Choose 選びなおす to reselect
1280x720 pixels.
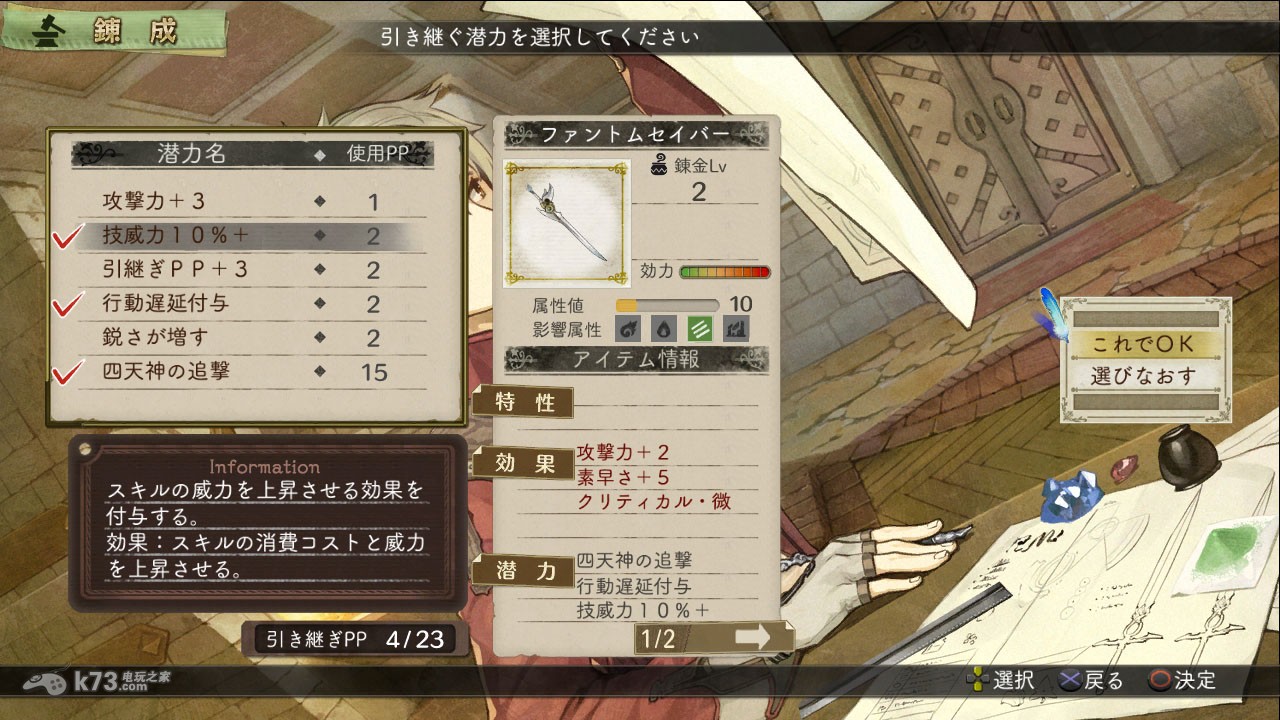click(x=1144, y=377)
